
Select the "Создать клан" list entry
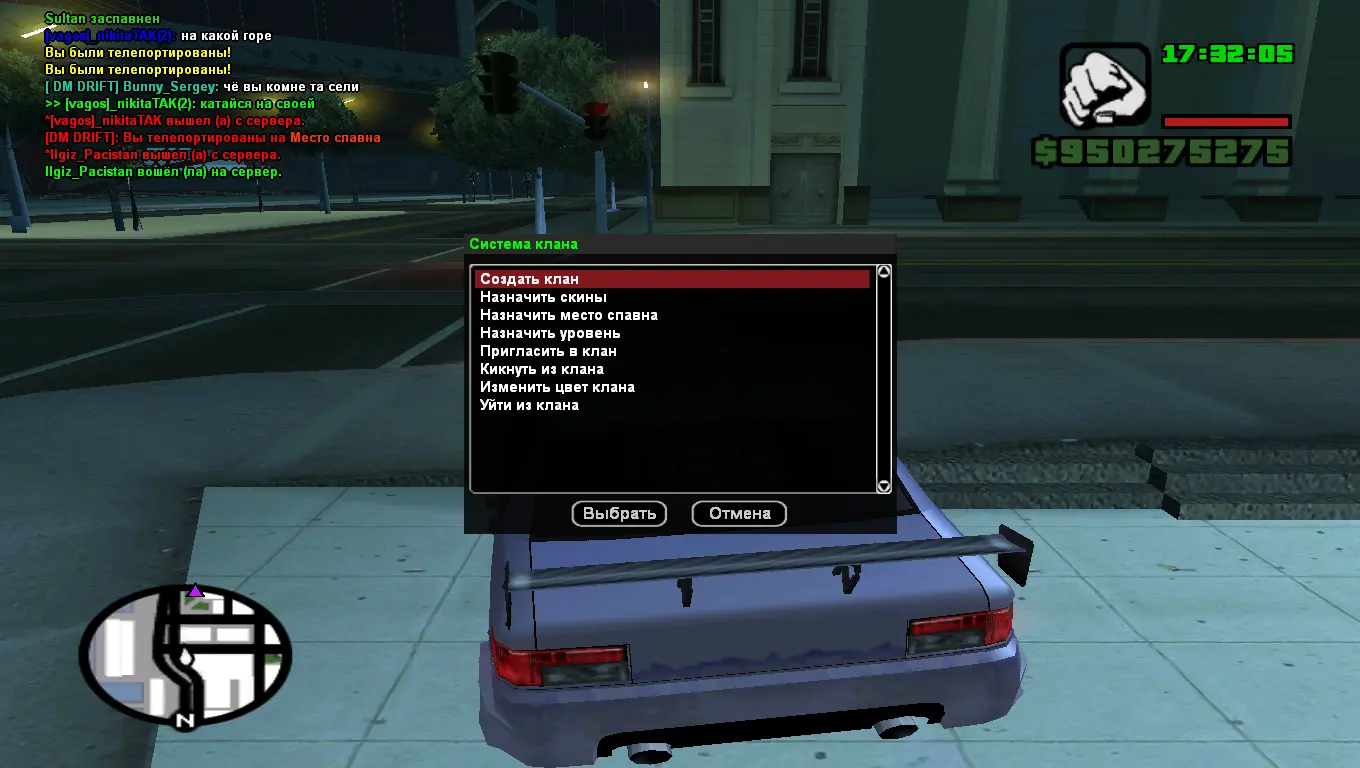click(x=529, y=279)
